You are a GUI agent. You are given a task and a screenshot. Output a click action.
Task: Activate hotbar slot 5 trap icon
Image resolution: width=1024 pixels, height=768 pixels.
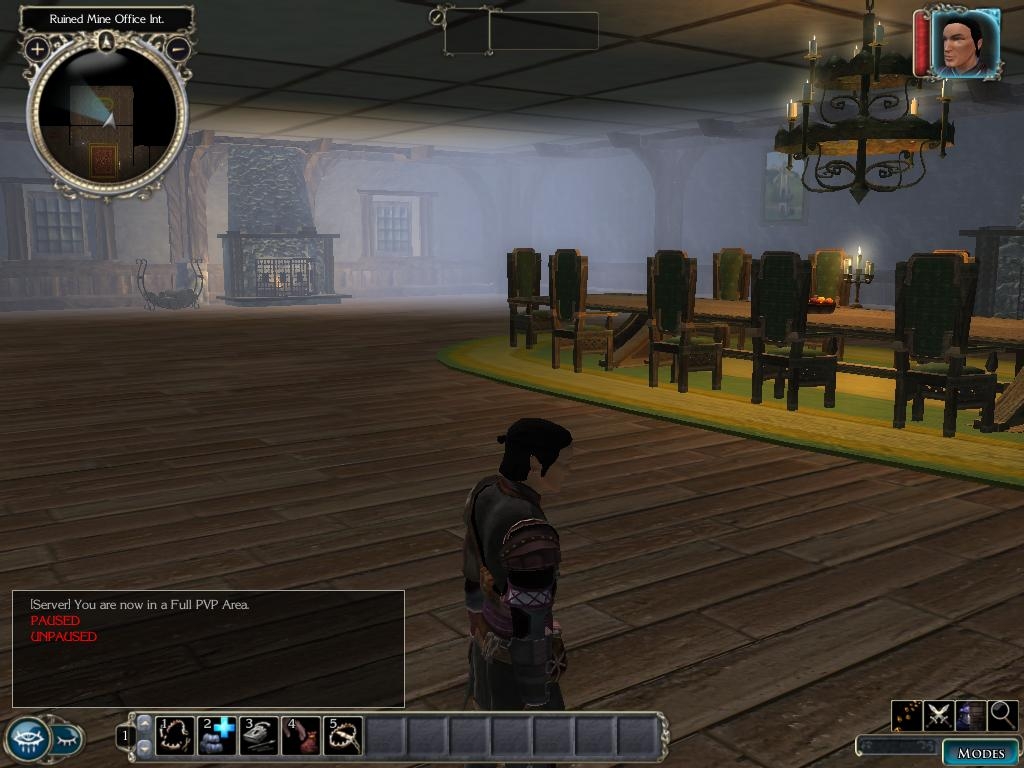coord(343,736)
